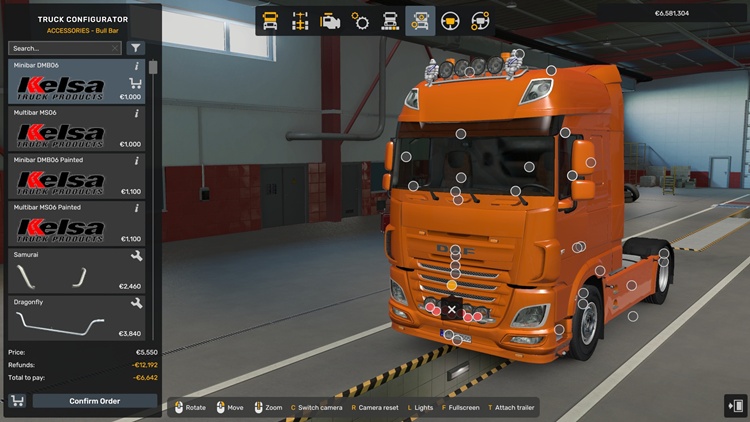Click the accessory search field
Image resolution: width=750 pixels, height=422 pixels.
[62, 48]
